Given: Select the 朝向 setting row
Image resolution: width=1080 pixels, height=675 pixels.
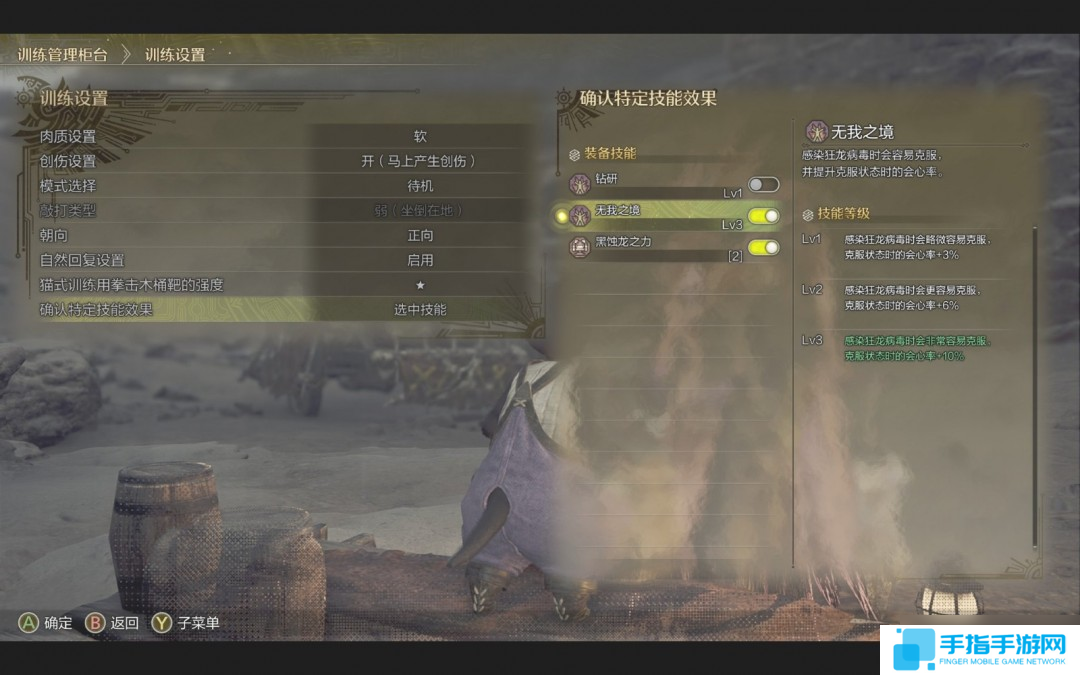Looking at the screenshot, I should (x=280, y=235).
